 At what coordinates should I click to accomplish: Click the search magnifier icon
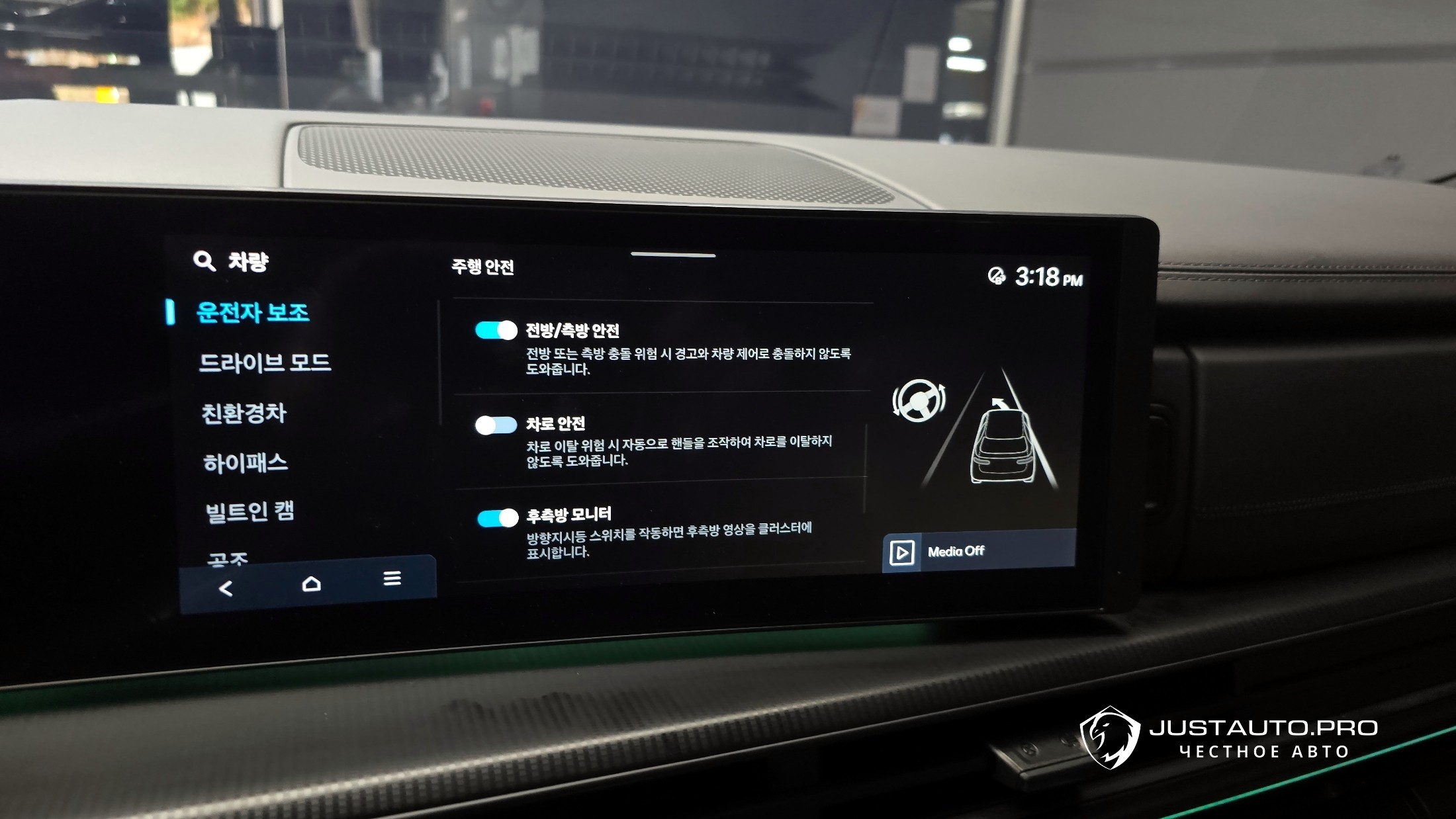204,261
